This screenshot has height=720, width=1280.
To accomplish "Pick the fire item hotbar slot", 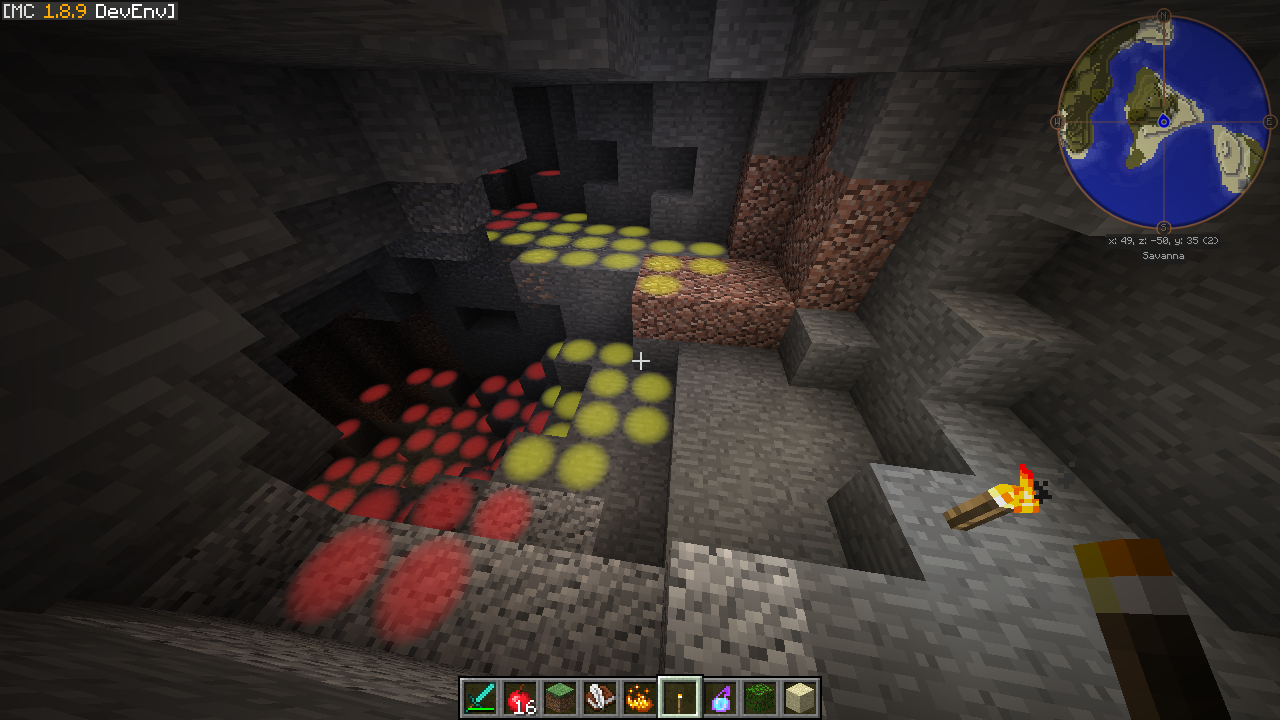I will pos(640,697).
